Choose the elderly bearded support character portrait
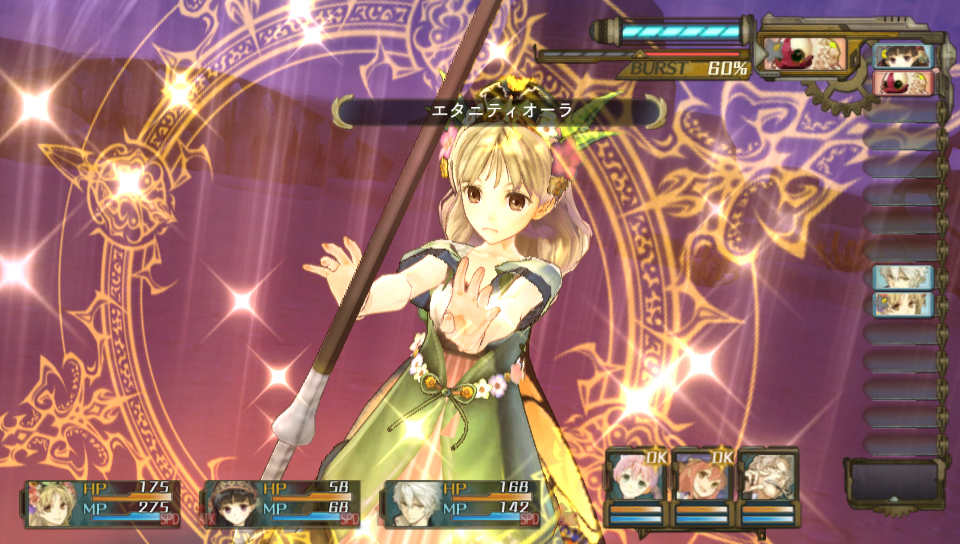This screenshot has width=960, height=544. 768,478
